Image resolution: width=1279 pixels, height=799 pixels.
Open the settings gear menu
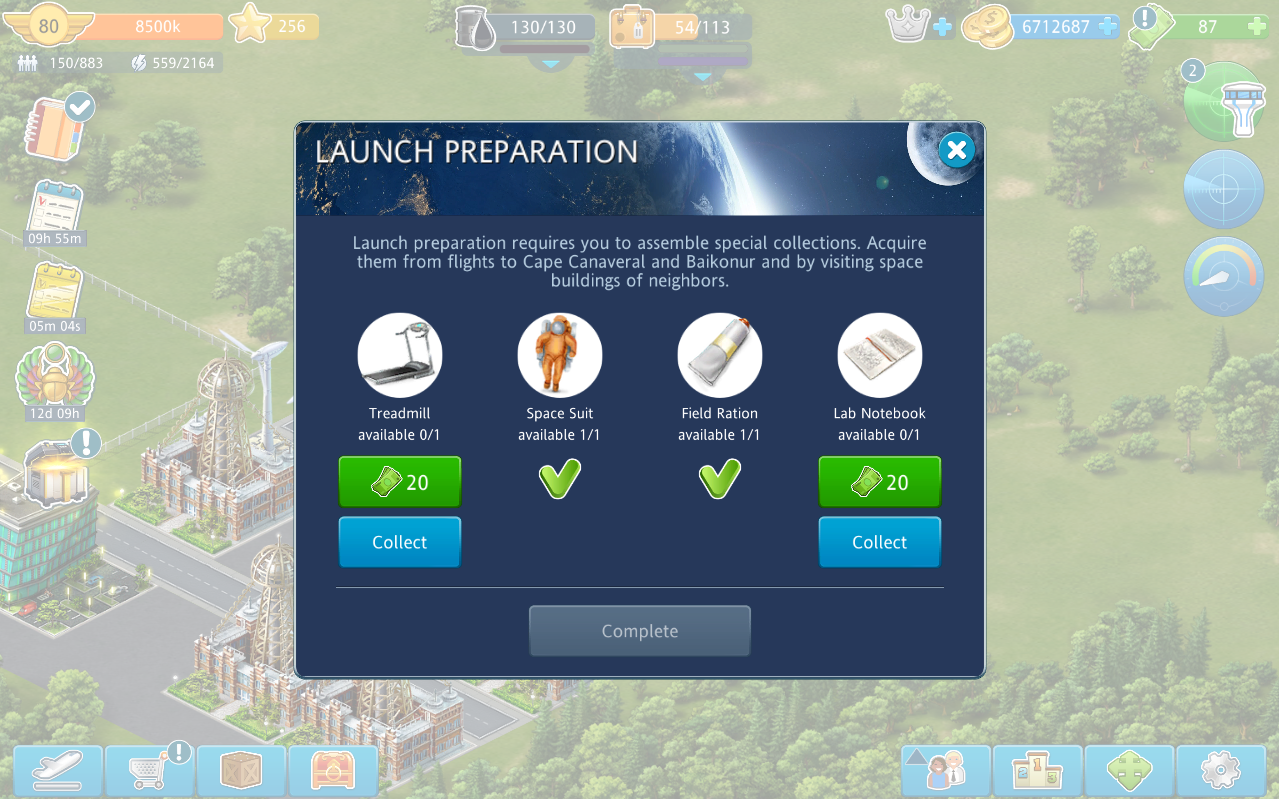(1220, 770)
